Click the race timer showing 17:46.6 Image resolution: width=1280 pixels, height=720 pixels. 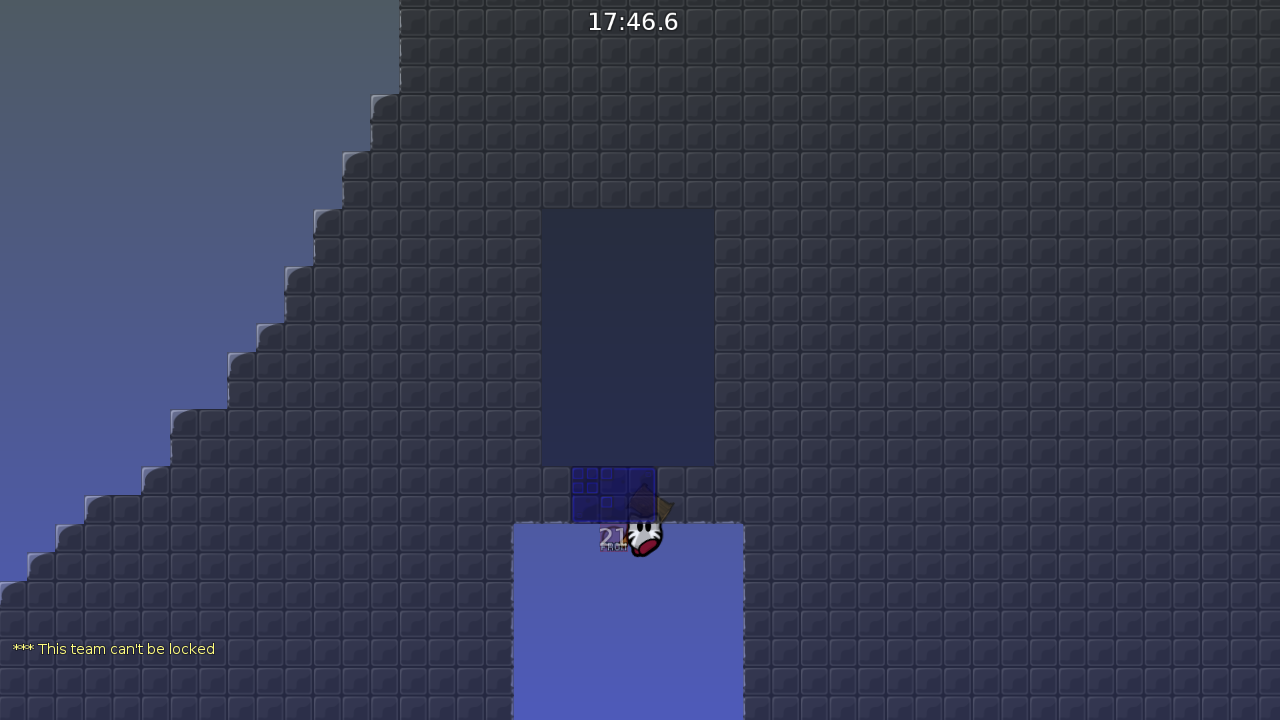(632, 21)
